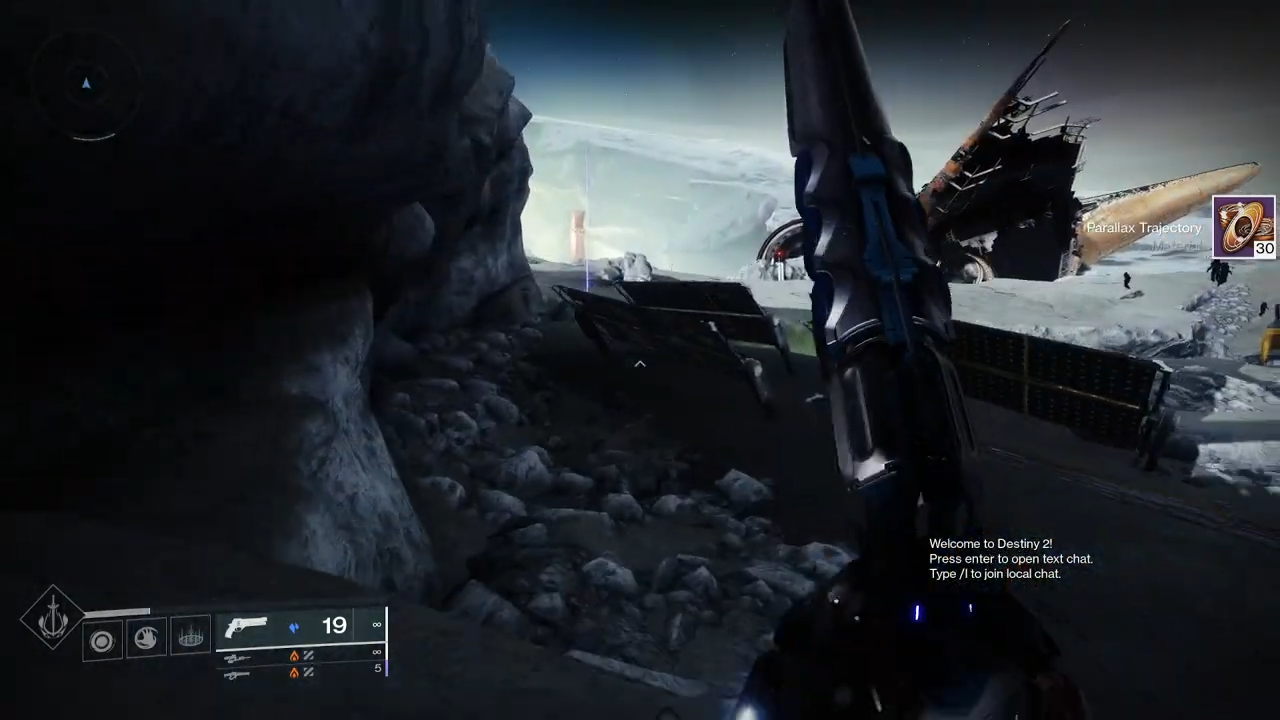Select the grenade ability icon
1280x720 pixels.
[x=102, y=640]
